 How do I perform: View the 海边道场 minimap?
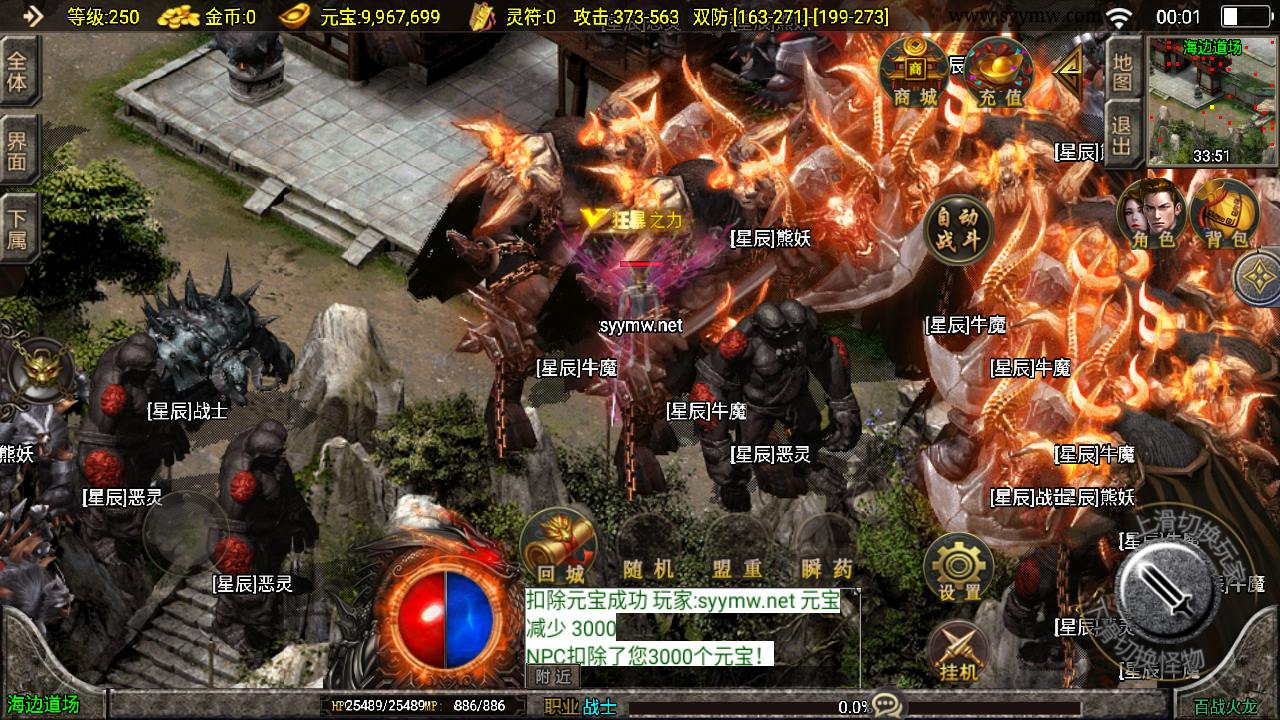point(1212,102)
